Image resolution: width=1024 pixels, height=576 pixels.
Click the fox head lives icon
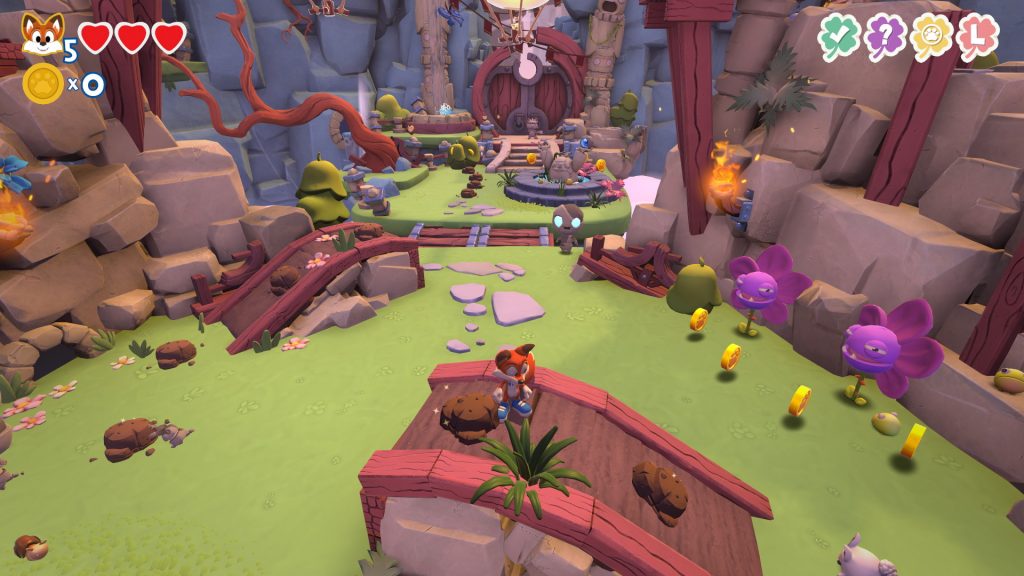[41, 35]
